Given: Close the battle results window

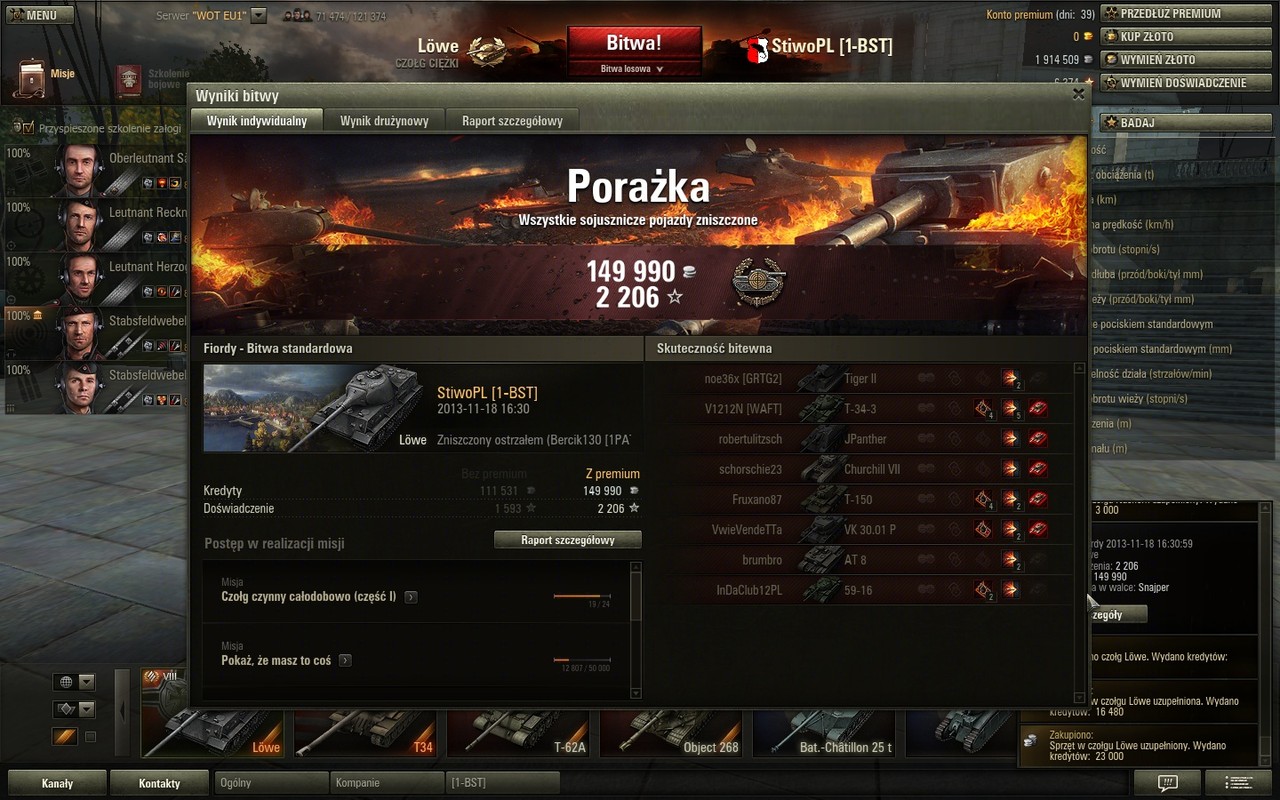Looking at the screenshot, I should (x=1078, y=94).
